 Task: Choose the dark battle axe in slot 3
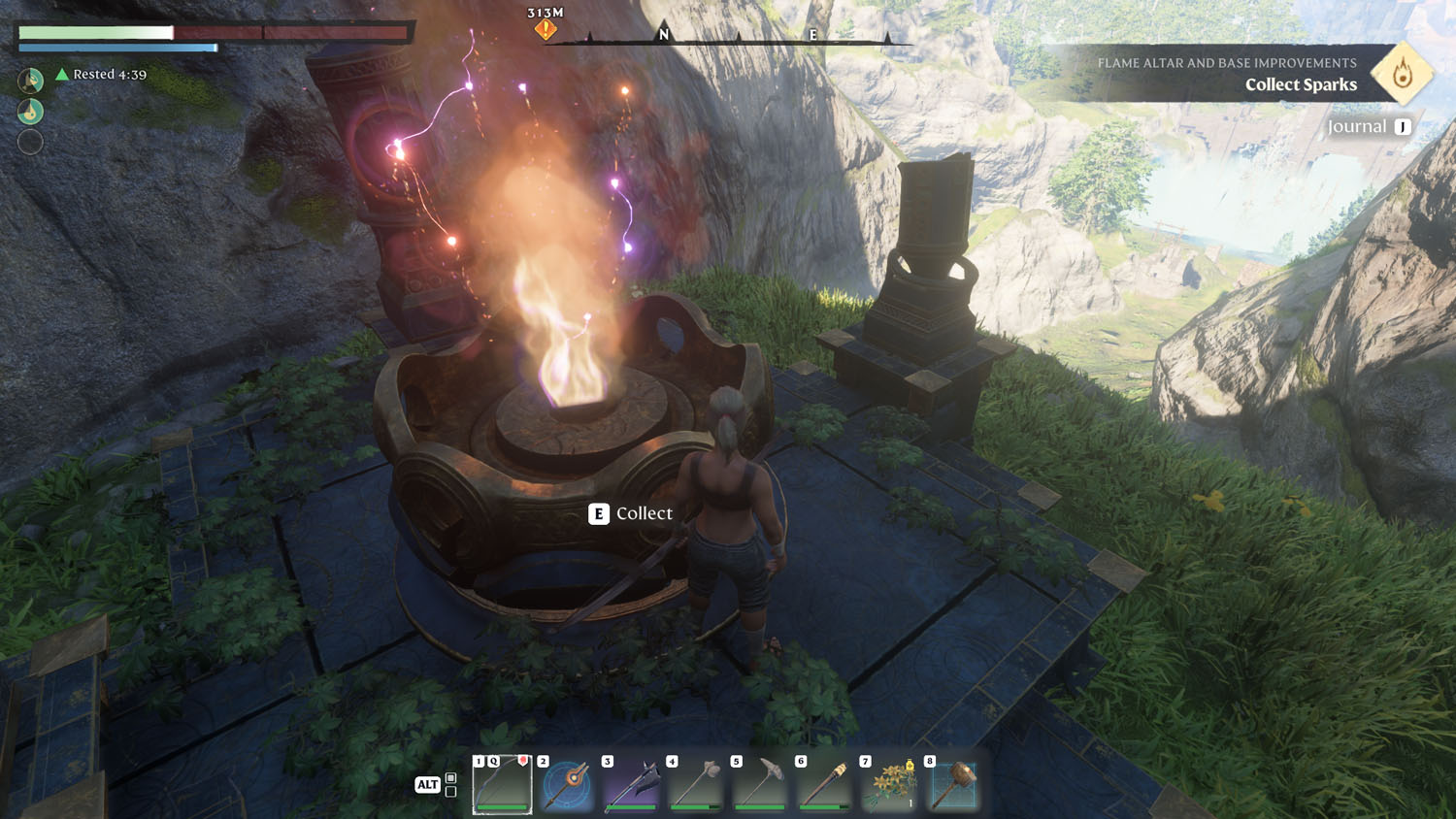(632, 784)
